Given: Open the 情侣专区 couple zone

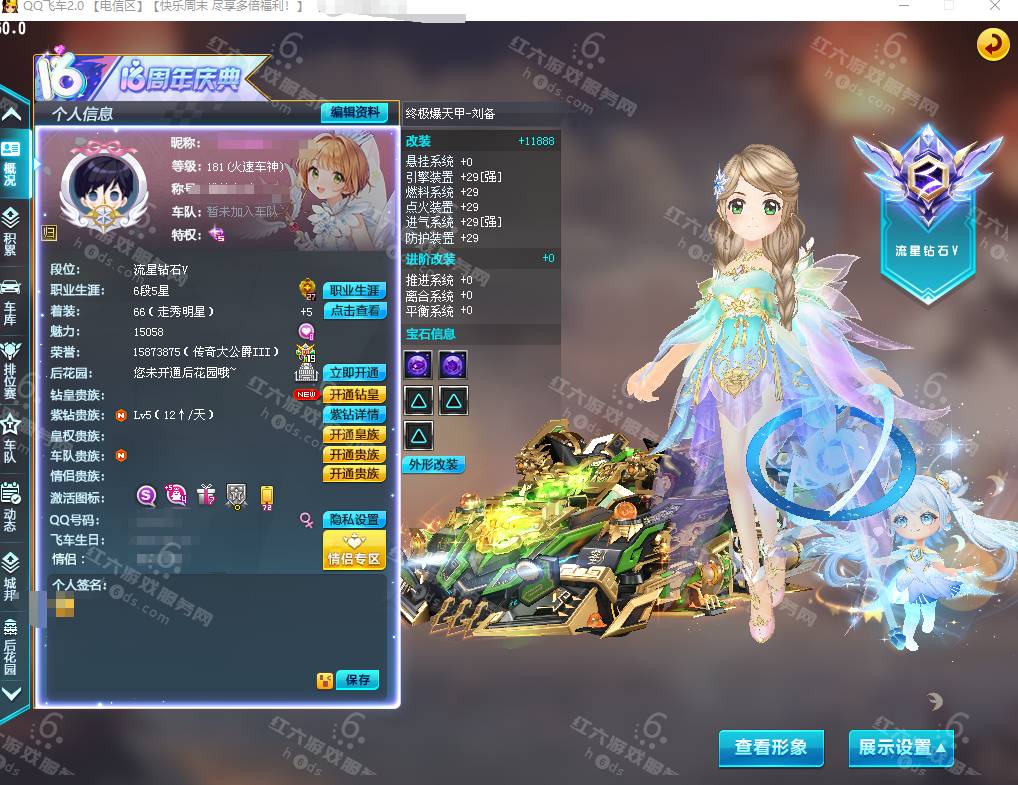Looking at the screenshot, I should click(x=354, y=550).
